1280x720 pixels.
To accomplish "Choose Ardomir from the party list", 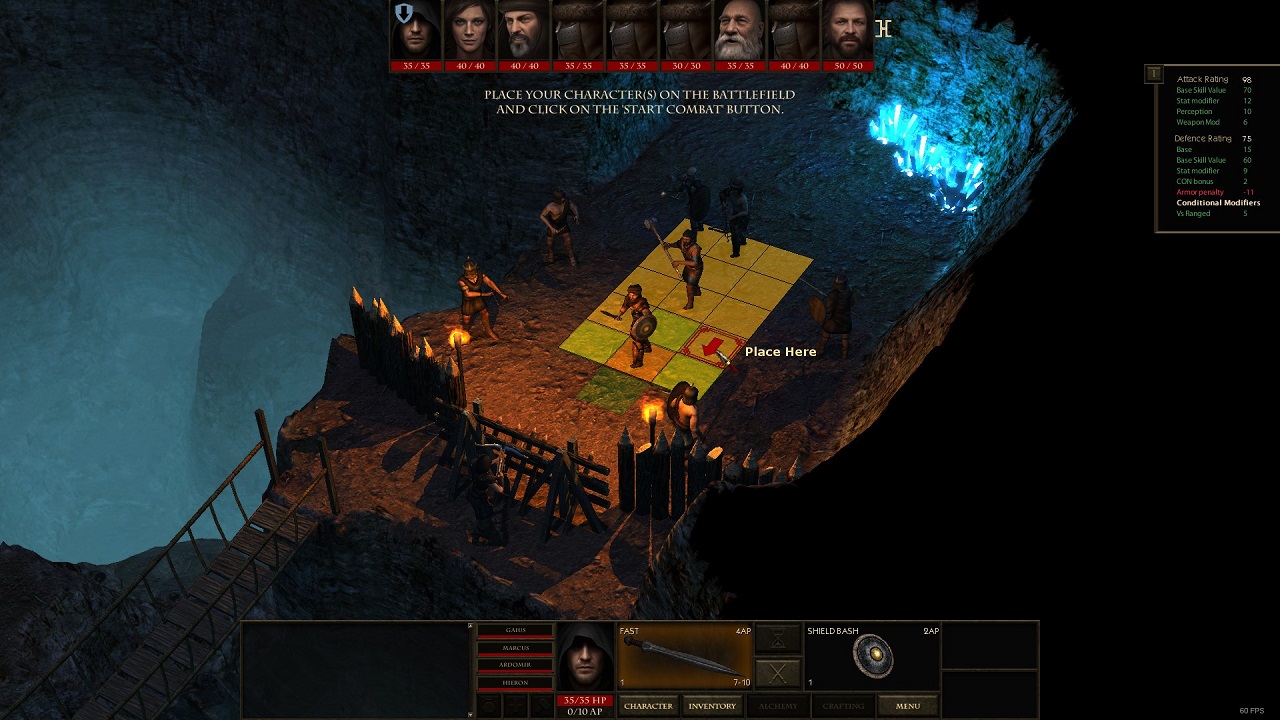I will tap(515, 665).
